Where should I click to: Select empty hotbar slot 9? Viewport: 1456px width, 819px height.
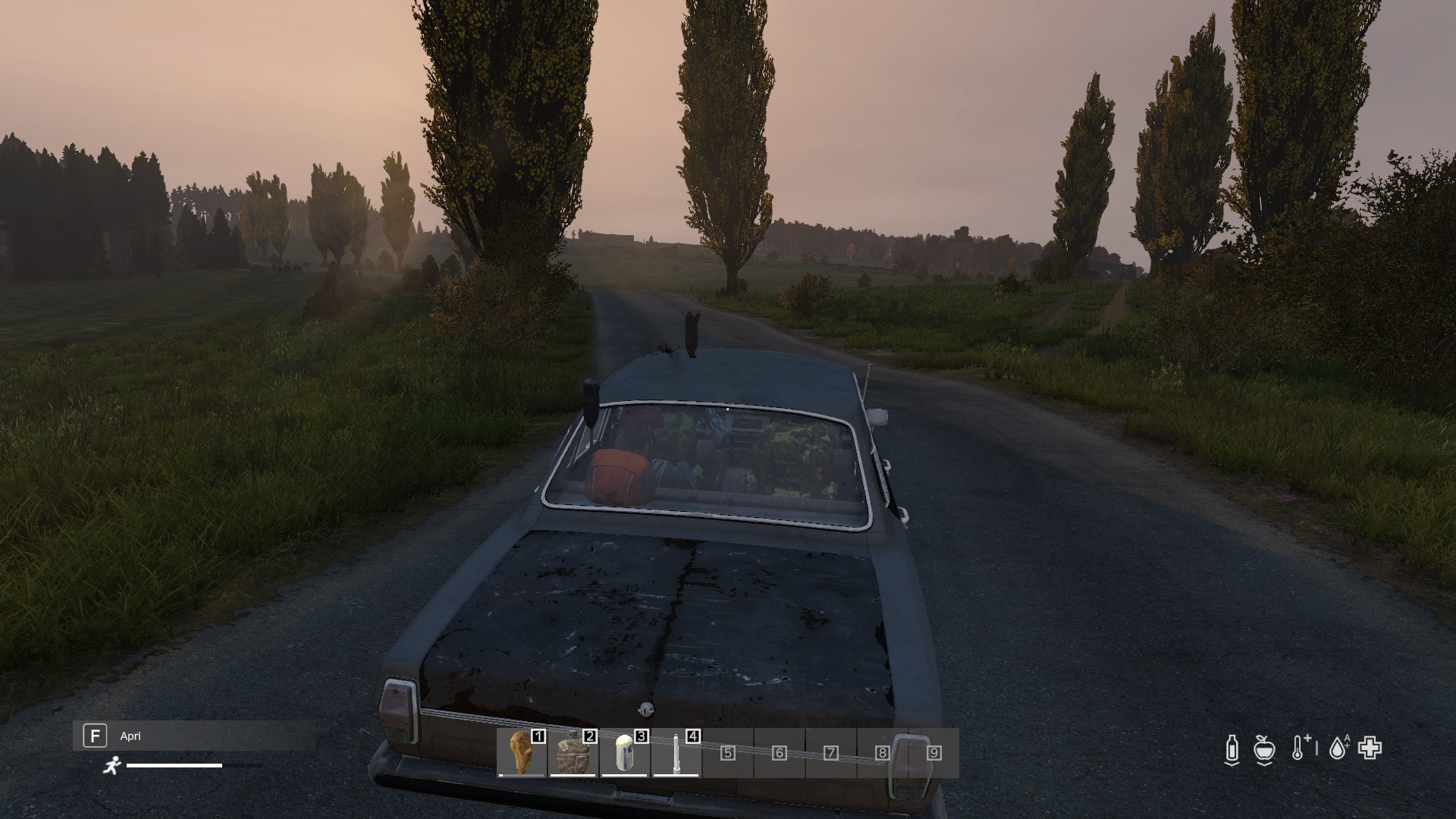pyautogui.click(x=934, y=753)
